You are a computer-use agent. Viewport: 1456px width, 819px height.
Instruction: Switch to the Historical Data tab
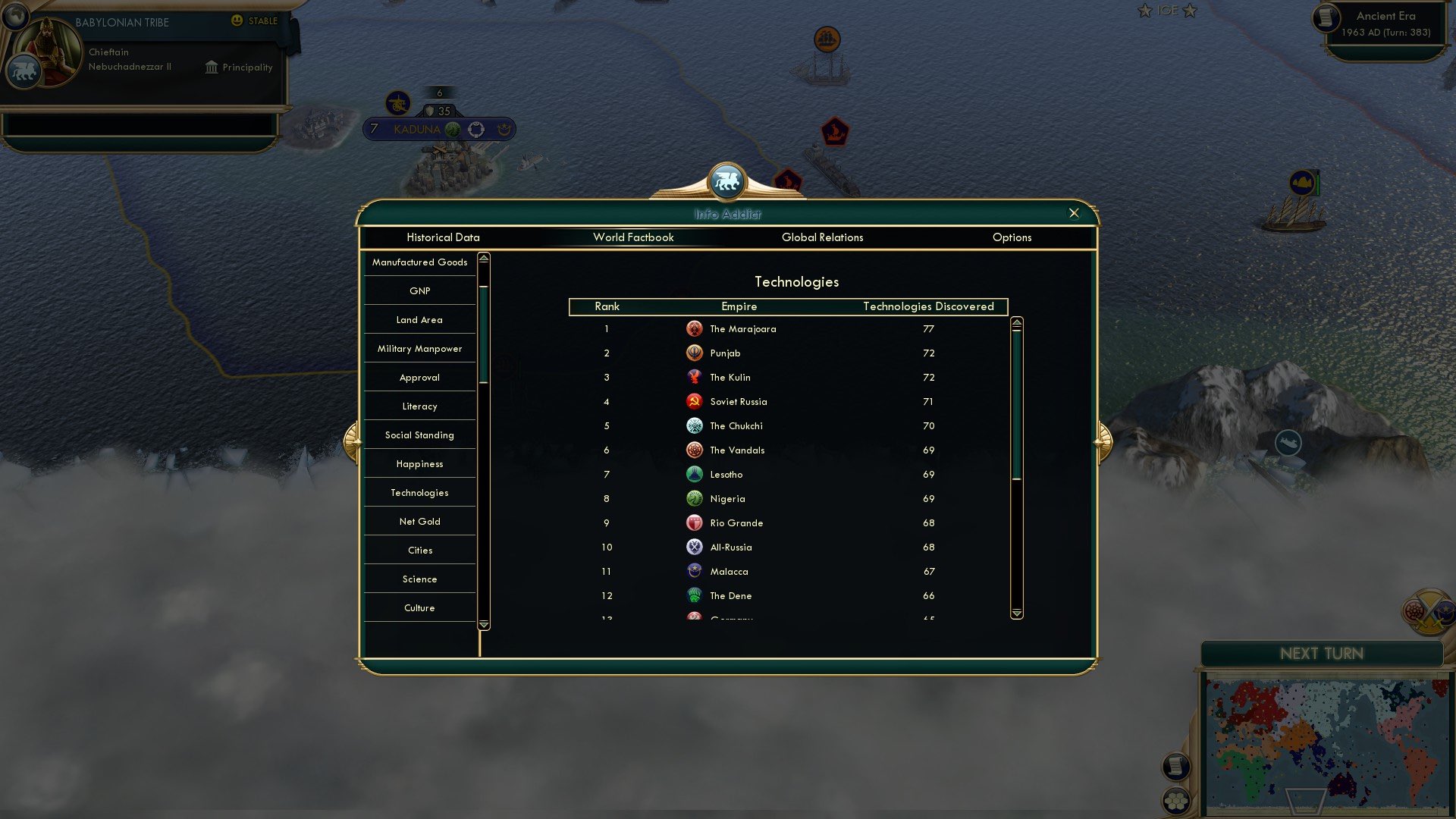(443, 237)
